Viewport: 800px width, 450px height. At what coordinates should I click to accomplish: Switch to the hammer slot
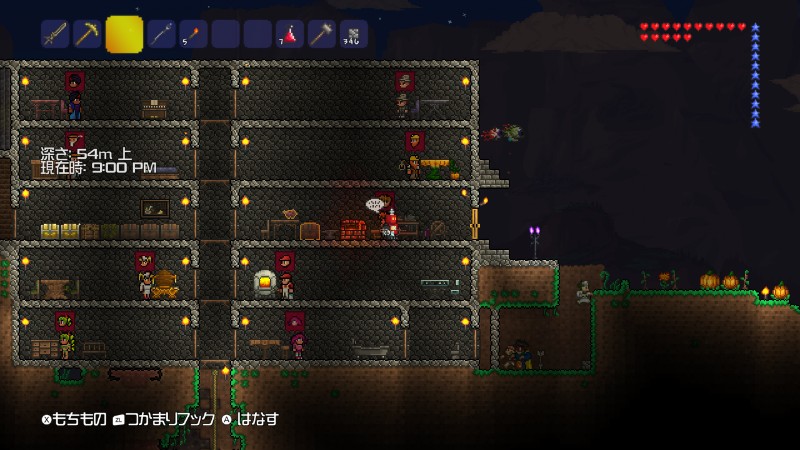pos(322,35)
